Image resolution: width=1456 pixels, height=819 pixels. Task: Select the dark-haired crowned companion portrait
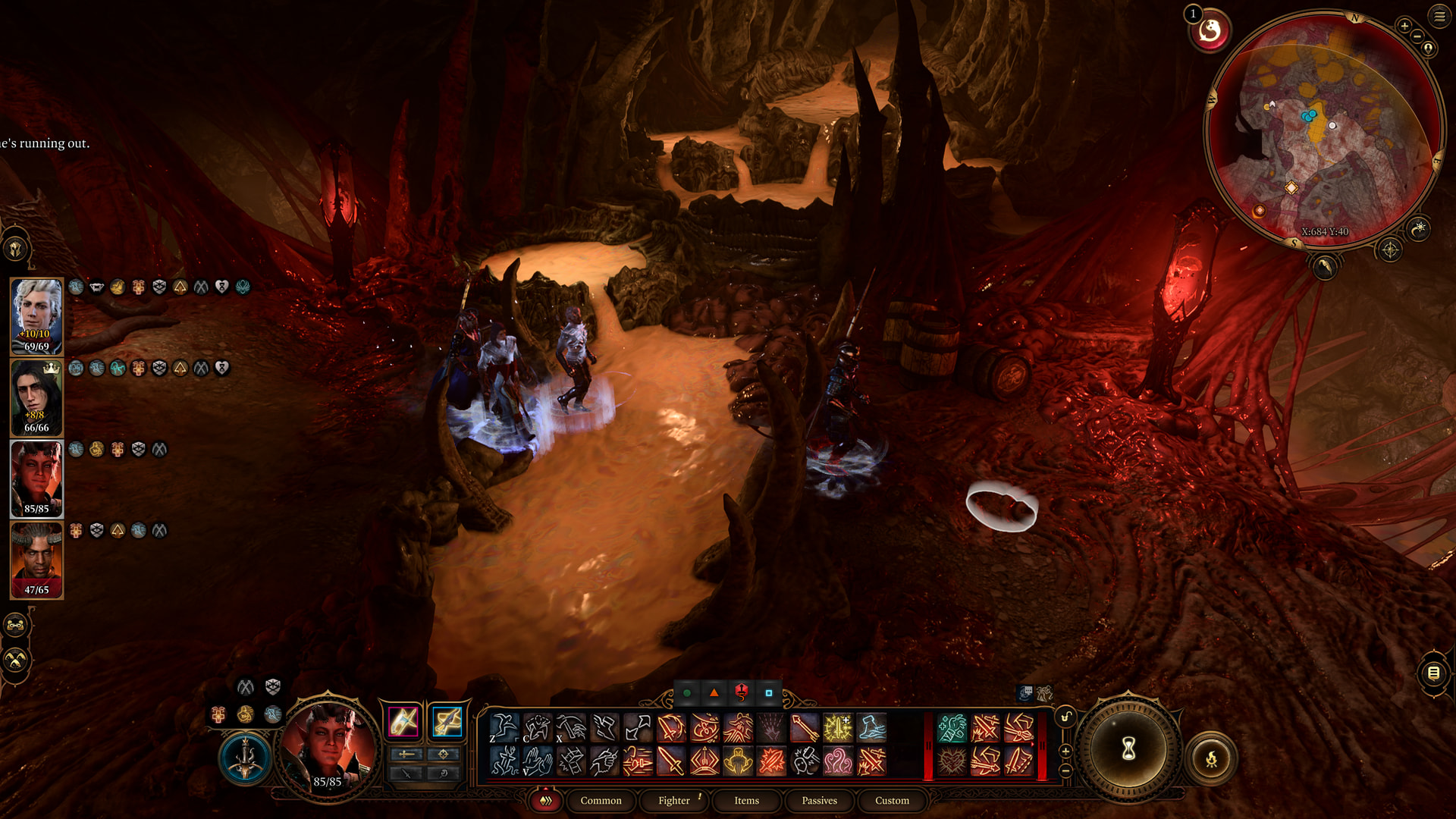click(x=36, y=397)
